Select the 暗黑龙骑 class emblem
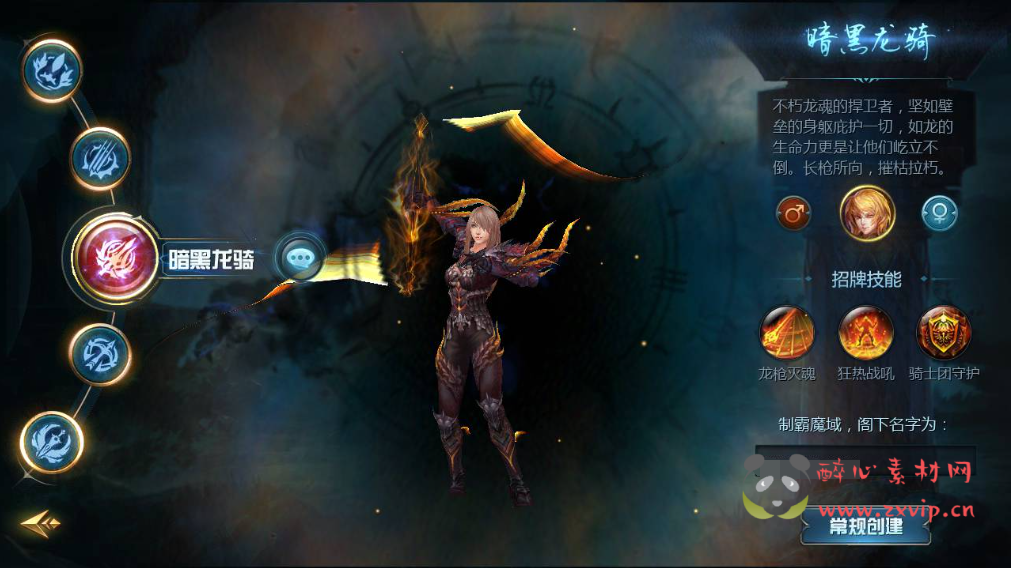Screen dimensions: 1012x568 pyautogui.click(x=118, y=259)
